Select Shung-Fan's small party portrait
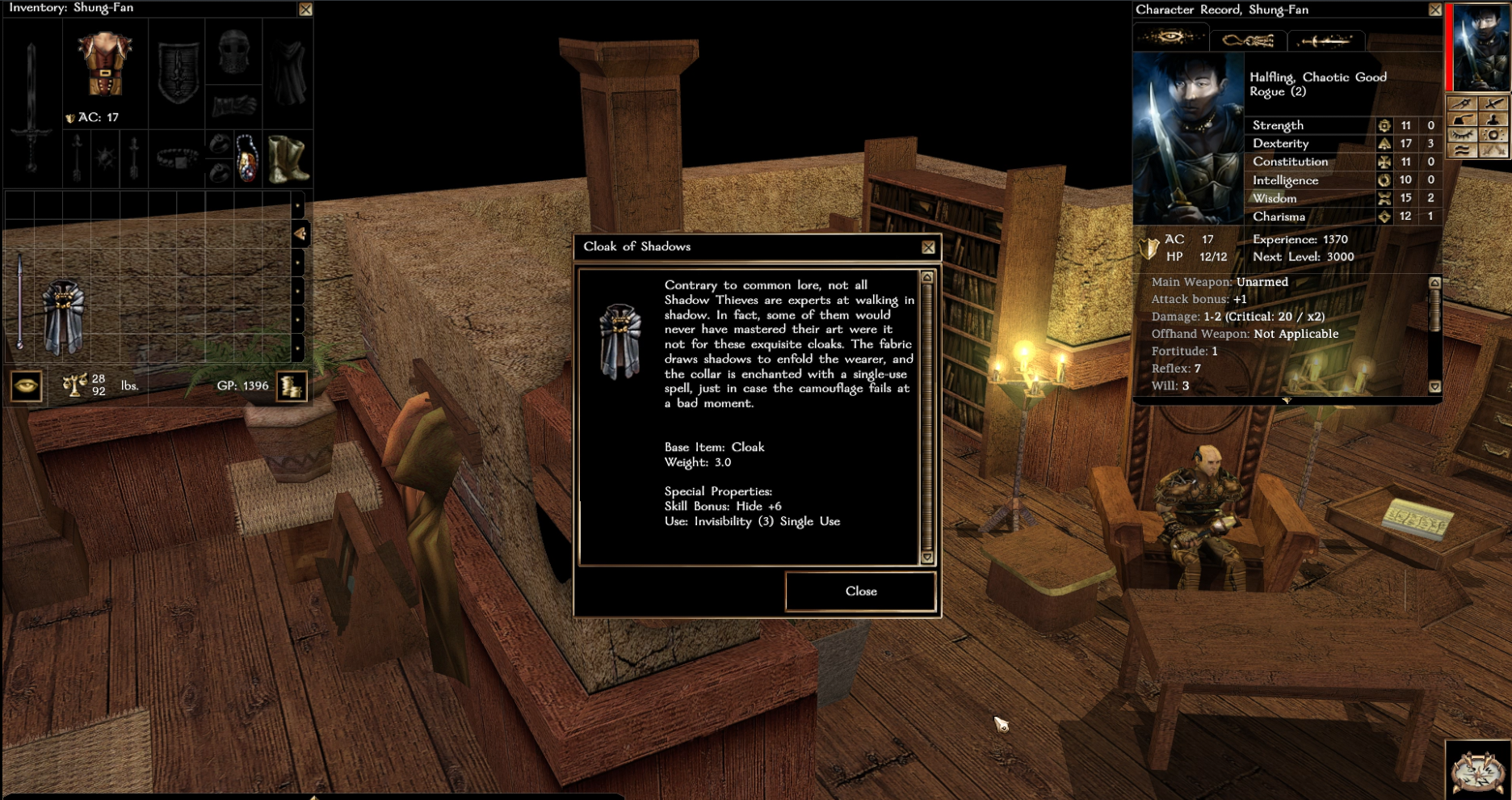1512x800 pixels. pyautogui.click(x=1481, y=46)
